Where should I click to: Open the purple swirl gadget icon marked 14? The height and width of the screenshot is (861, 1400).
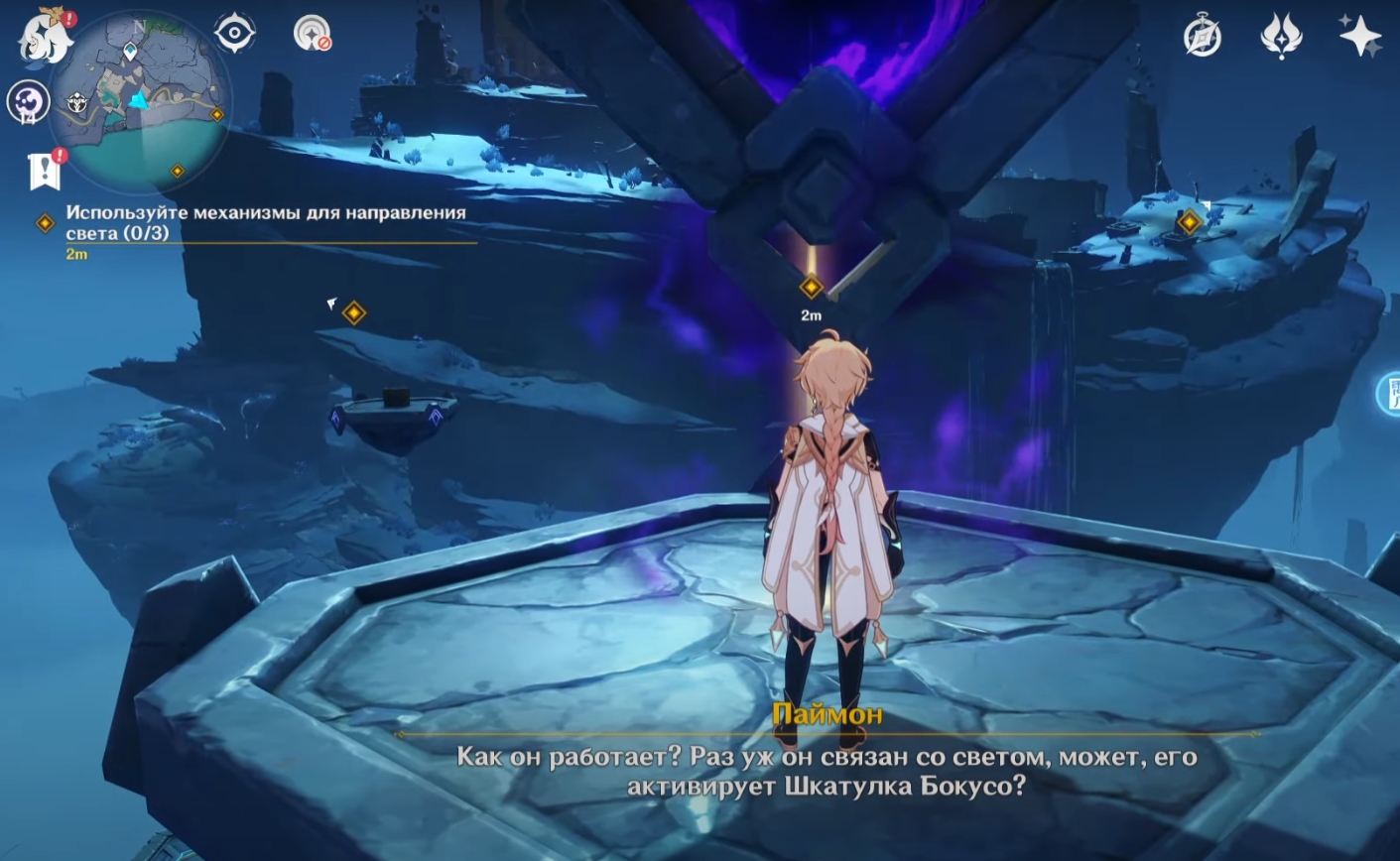28,101
